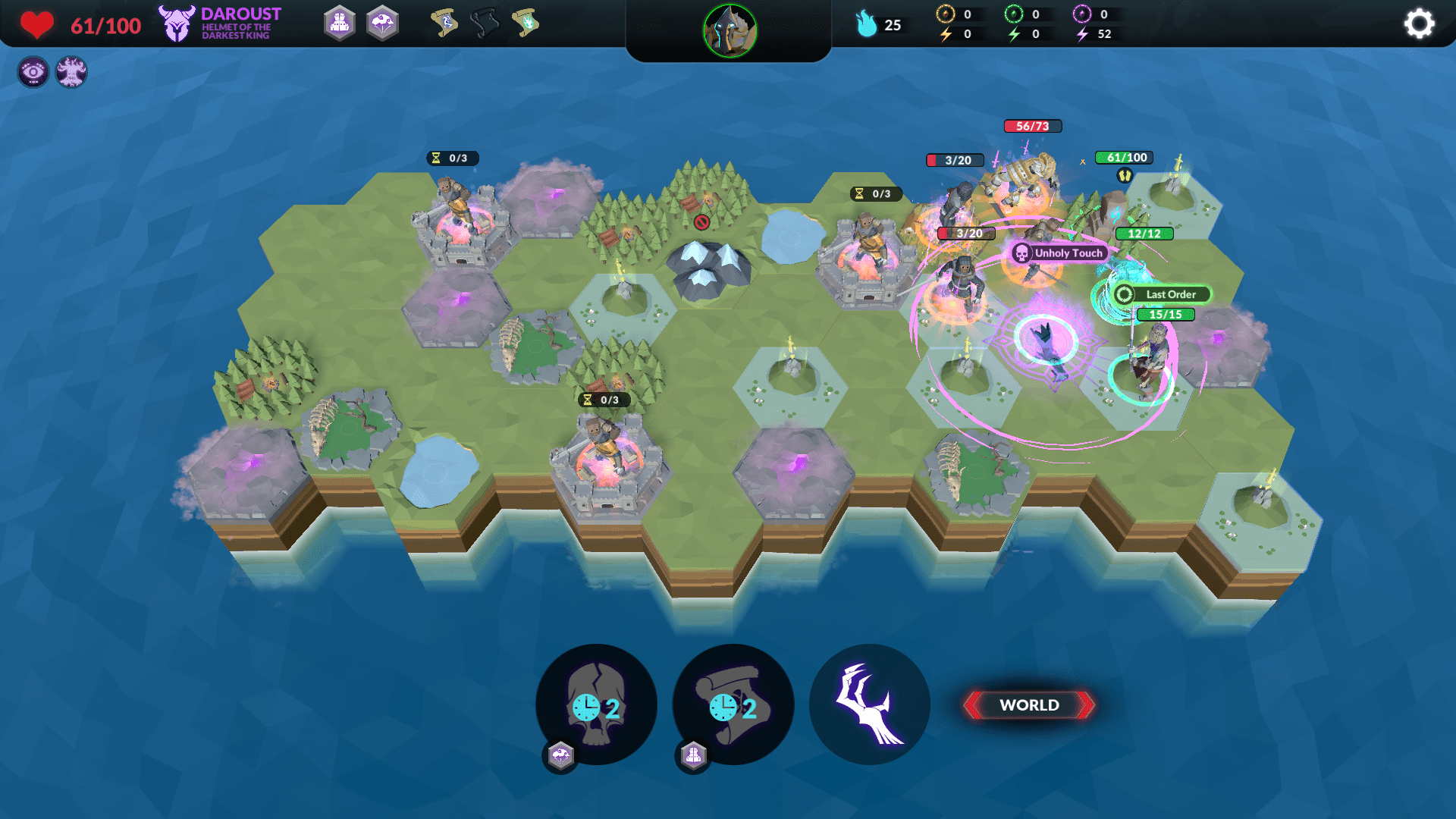This screenshot has width=1456, height=819.
Task: Click the mushroom hexagon badge in top bar
Action: 383,24
